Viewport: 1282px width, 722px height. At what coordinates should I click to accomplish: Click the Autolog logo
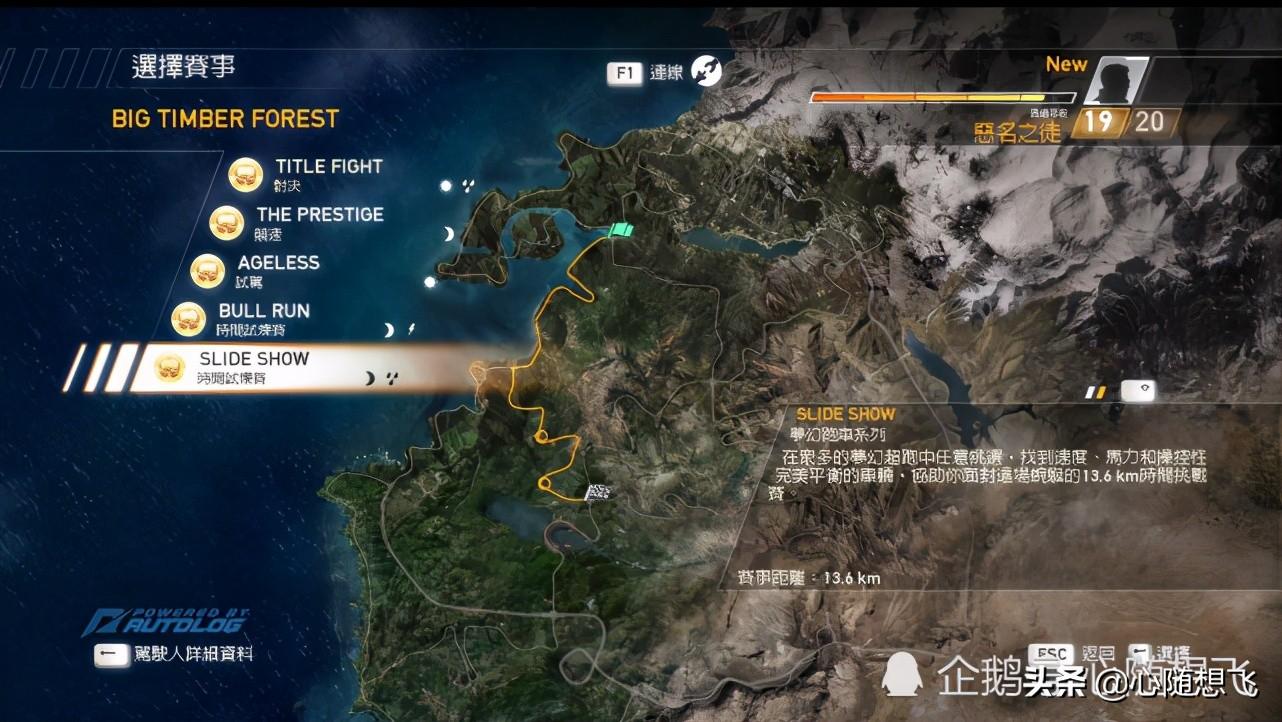coord(166,621)
